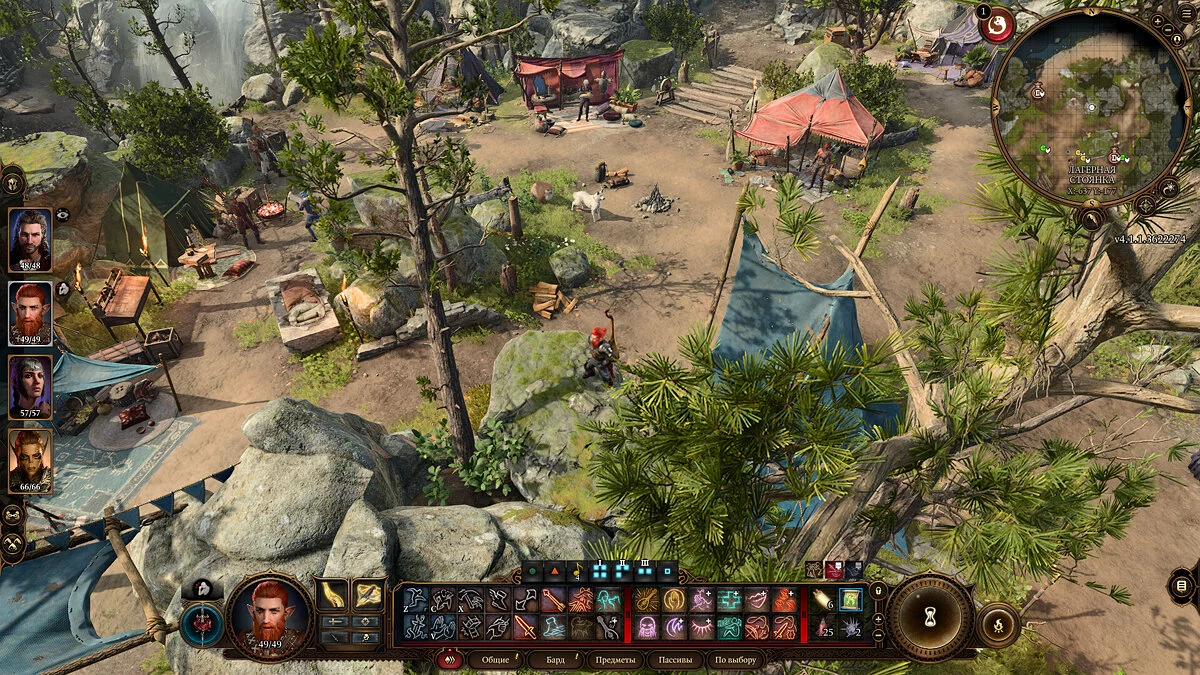Image resolution: width=1200 pixels, height=675 pixels.
Task: Zoom in the minimap
Action: (1157, 21)
